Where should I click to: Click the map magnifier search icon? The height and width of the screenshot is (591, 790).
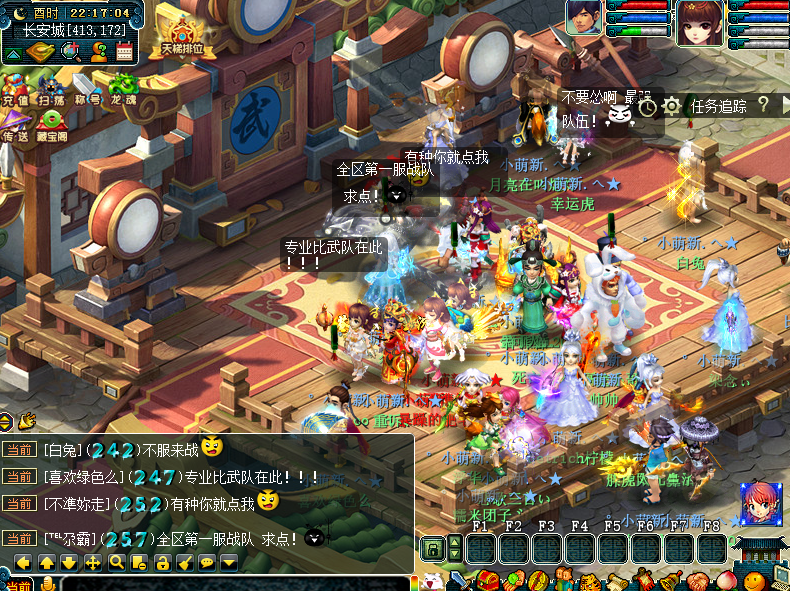pyautogui.click(x=71, y=52)
